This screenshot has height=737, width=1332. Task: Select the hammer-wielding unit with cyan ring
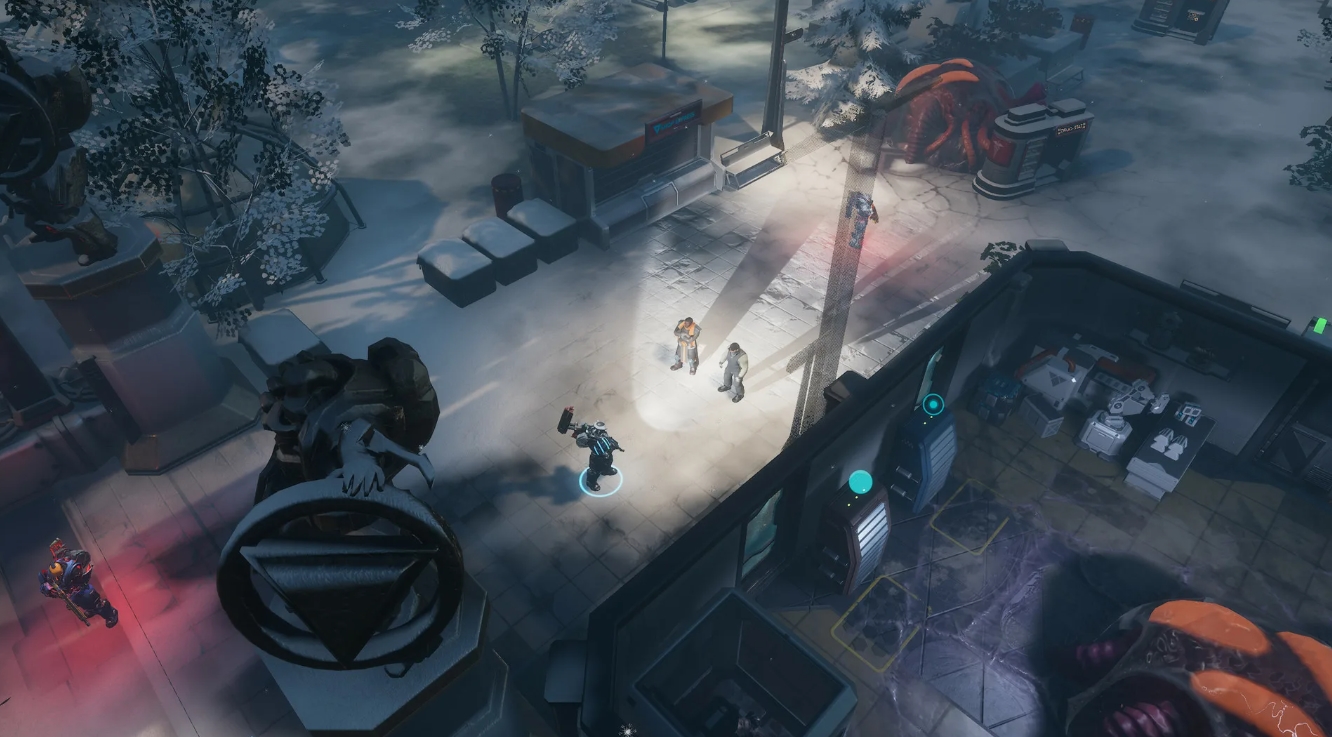[598, 455]
